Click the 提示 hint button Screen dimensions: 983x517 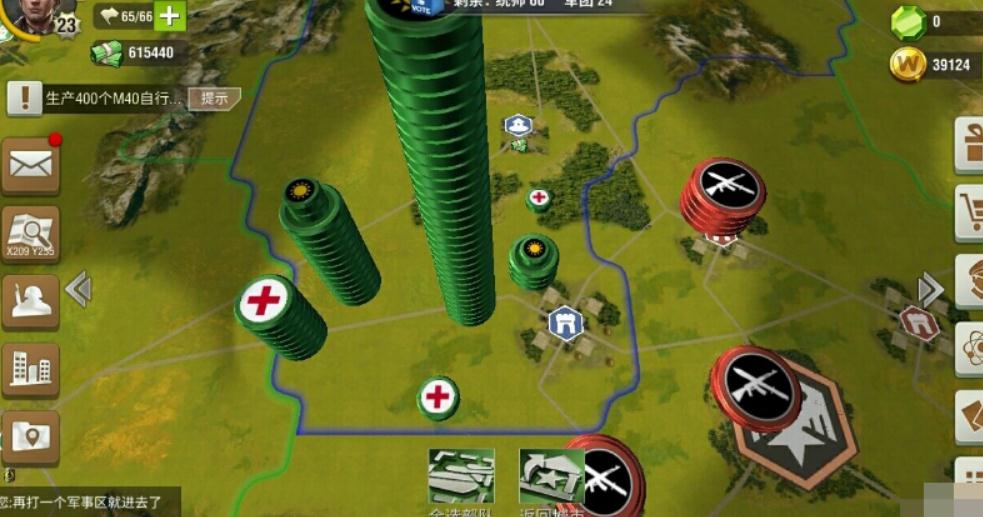tap(215, 98)
